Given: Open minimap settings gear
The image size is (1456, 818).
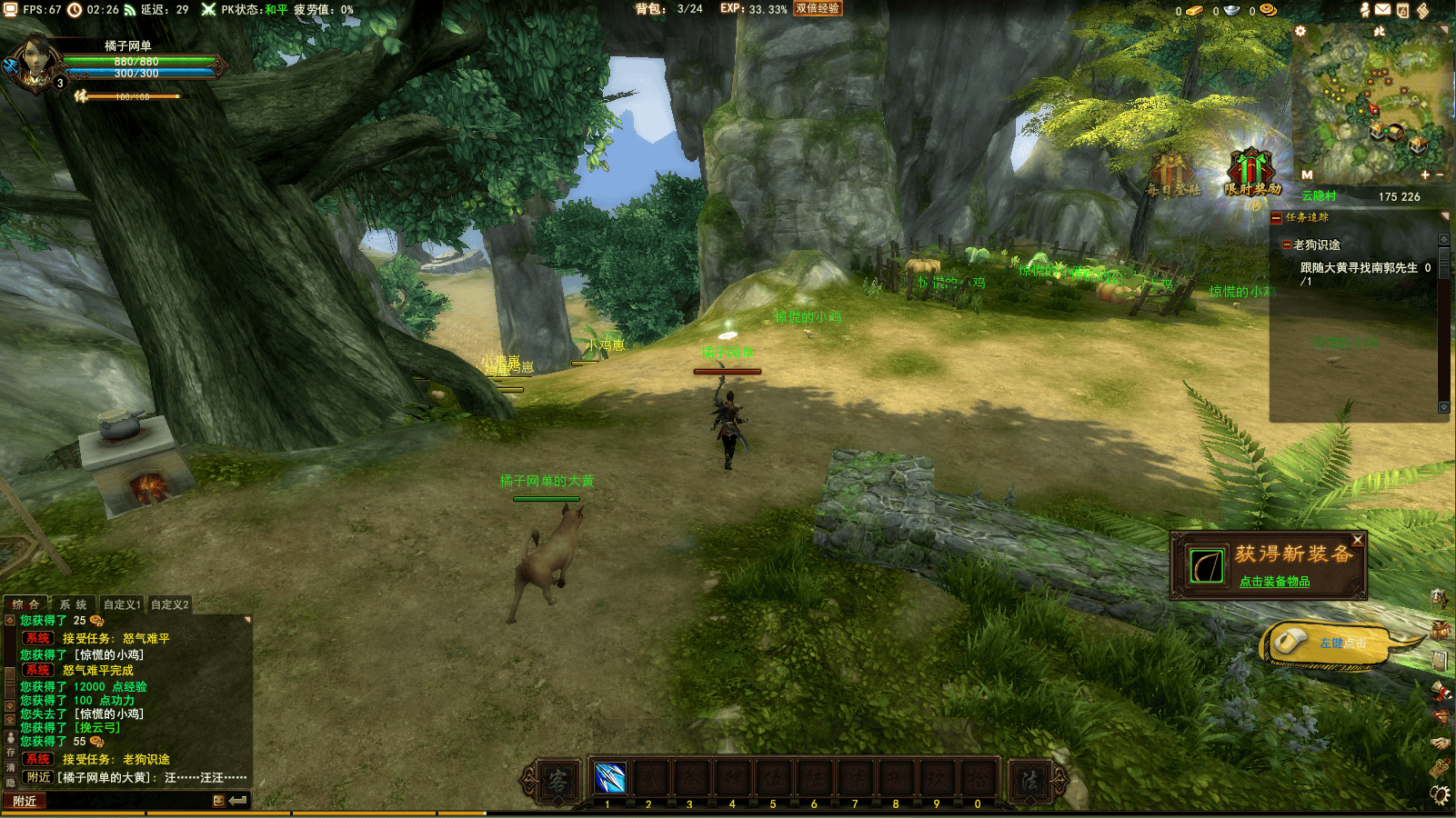Looking at the screenshot, I should click(1300, 31).
